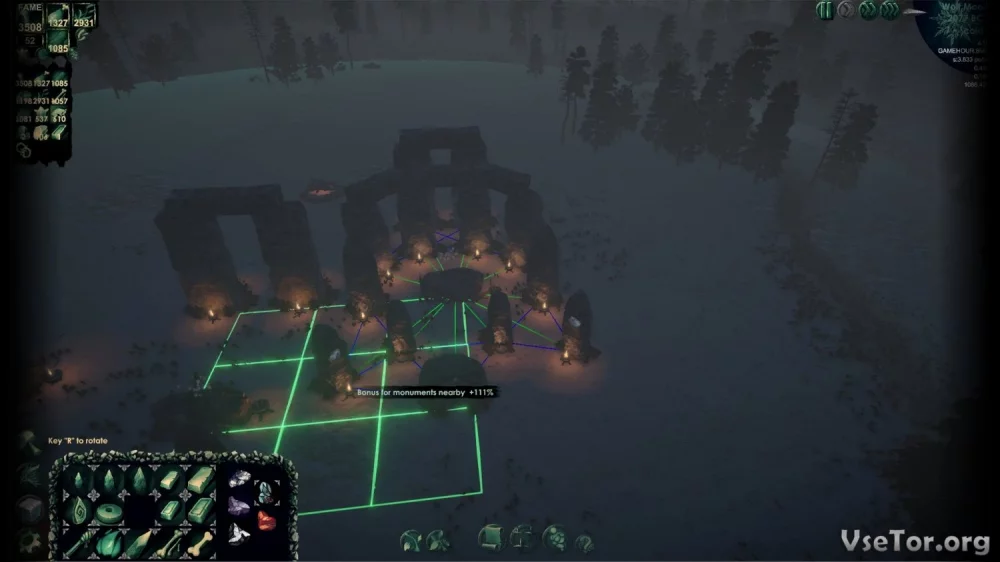Open the gear settings category on left
This screenshot has height=562, width=1000.
click(x=30, y=543)
